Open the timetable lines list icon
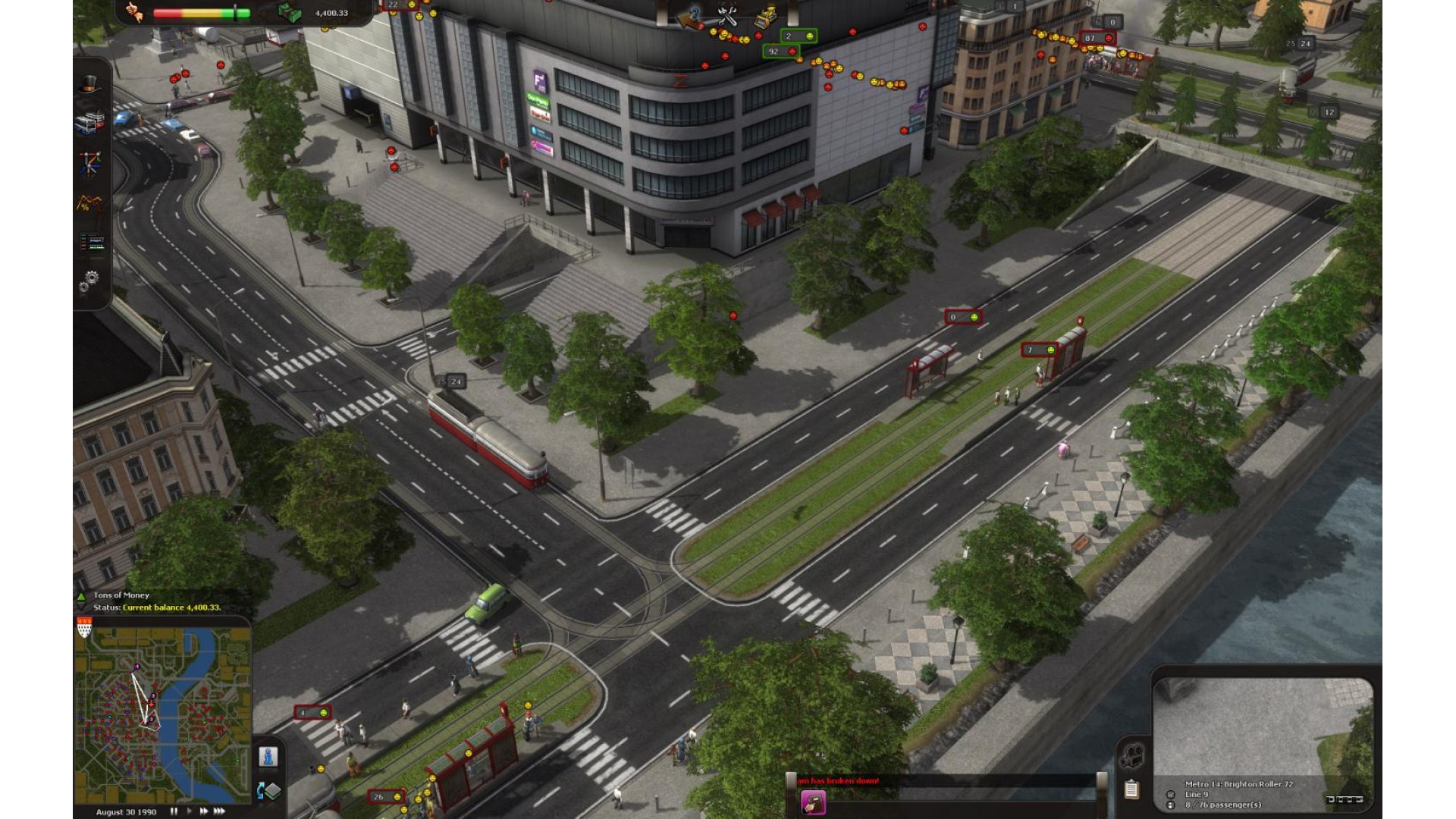The height and width of the screenshot is (819, 1456). tap(92, 243)
